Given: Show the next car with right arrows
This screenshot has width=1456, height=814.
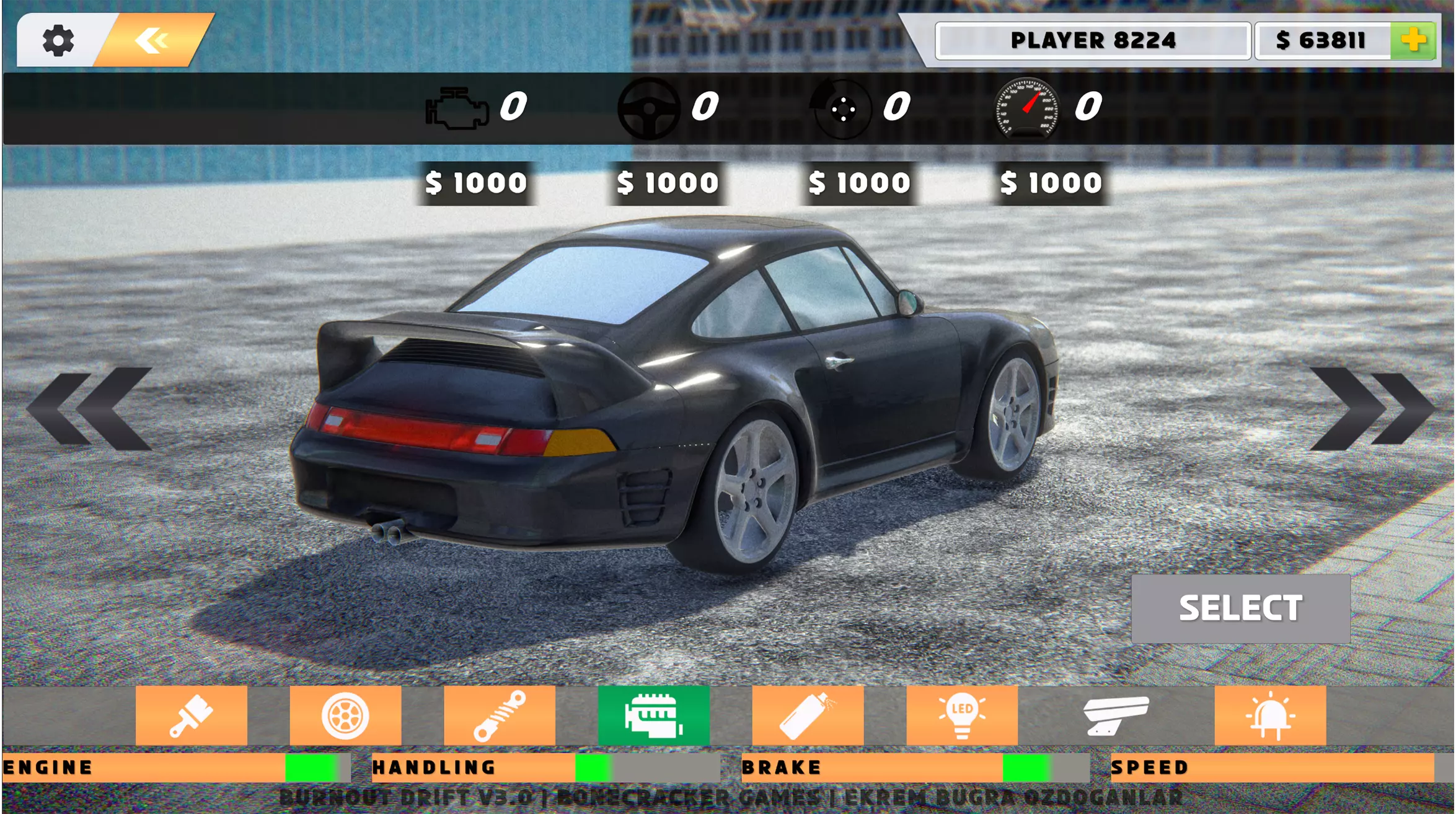Looking at the screenshot, I should point(1370,408).
